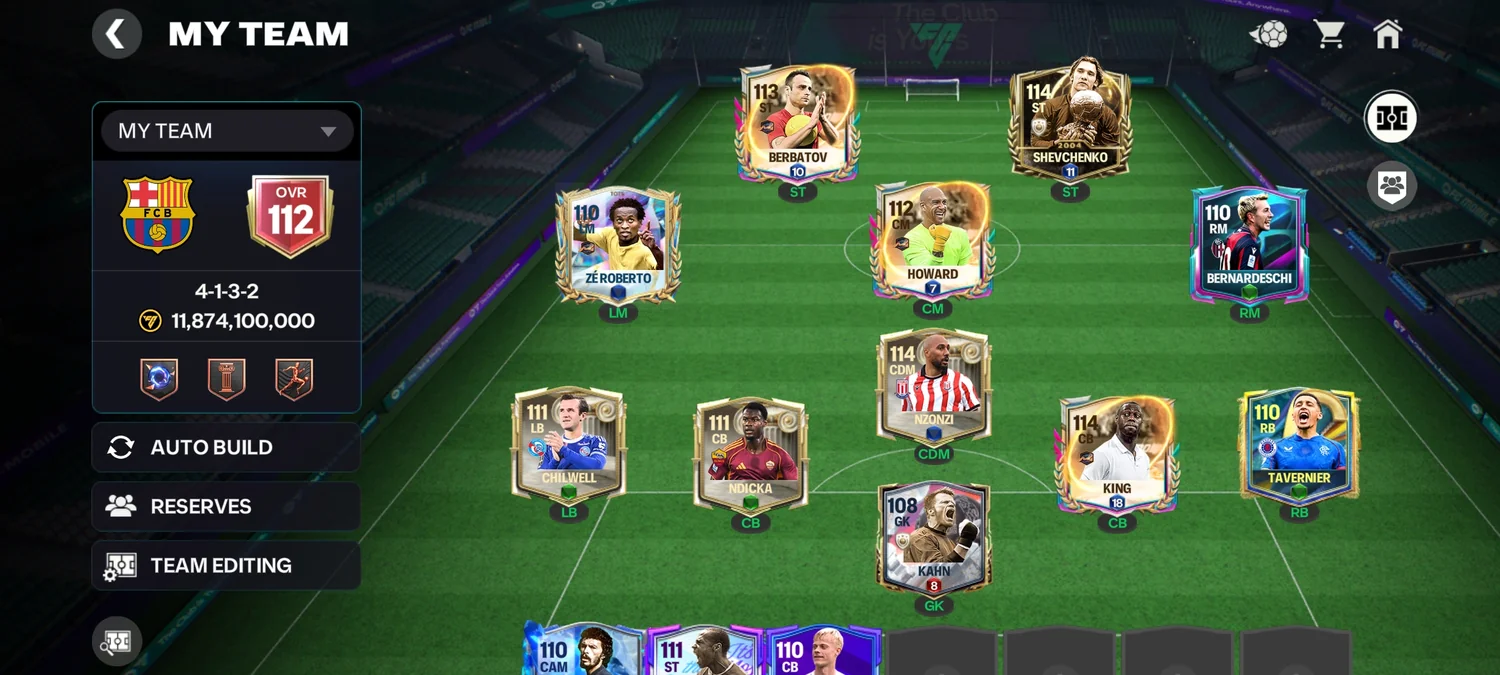The height and width of the screenshot is (675, 1500).
Task: Choose the Nzonzi CDM card
Action: coord(933,385)
